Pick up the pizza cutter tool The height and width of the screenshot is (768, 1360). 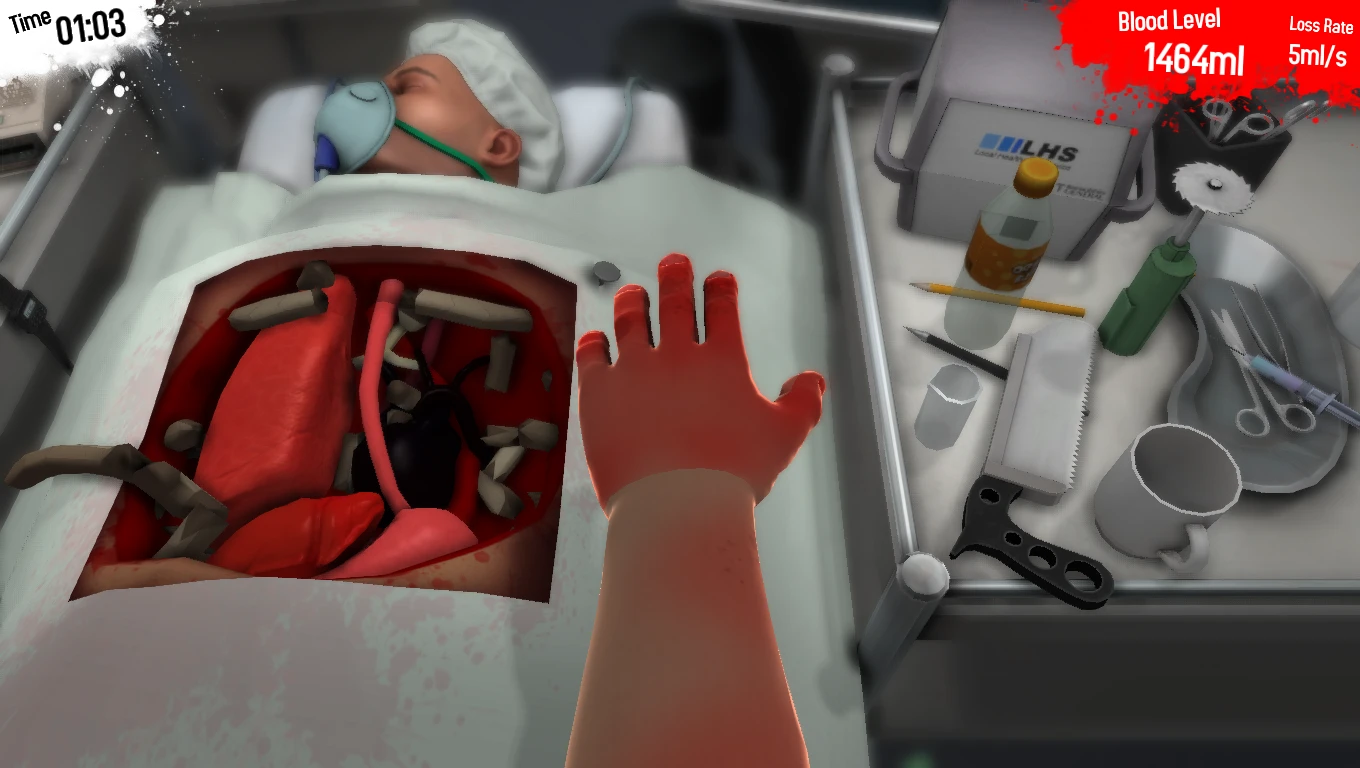(1215, 185)
